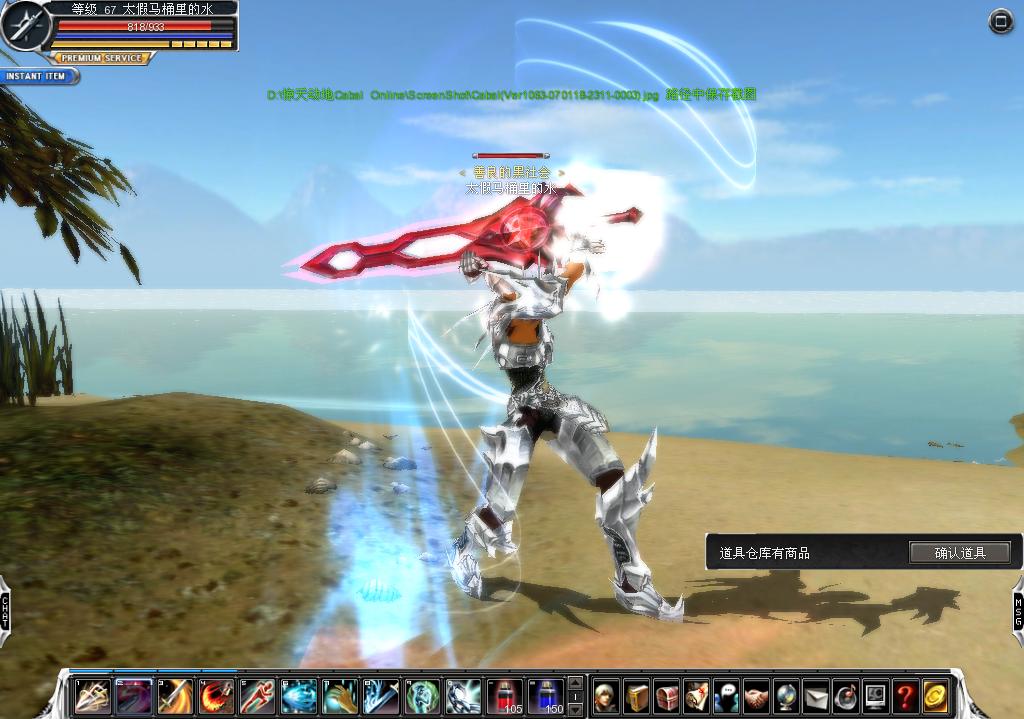This screenshot has width=1024, height=719.
Task: Open the handshake trade icon
Action: (756, 696)
